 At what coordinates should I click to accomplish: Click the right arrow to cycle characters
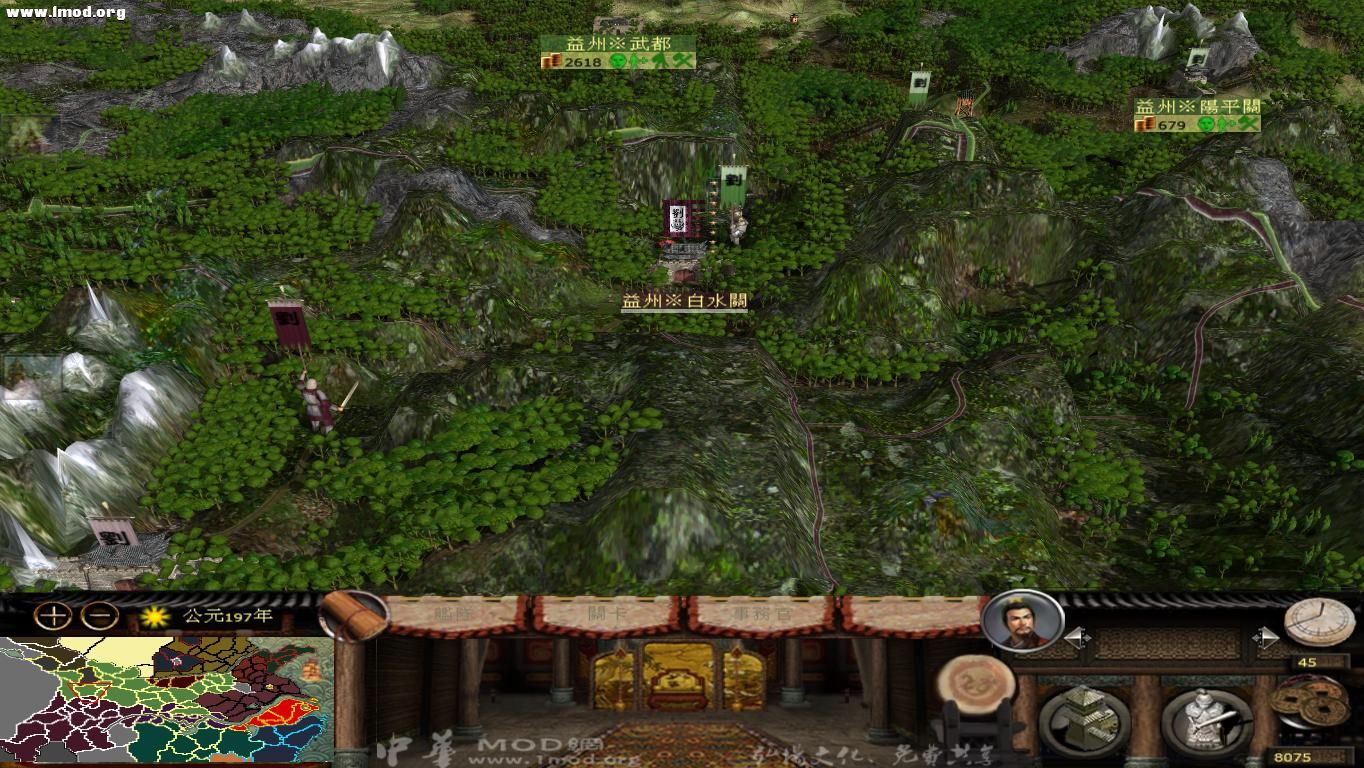click(1268, 636)
